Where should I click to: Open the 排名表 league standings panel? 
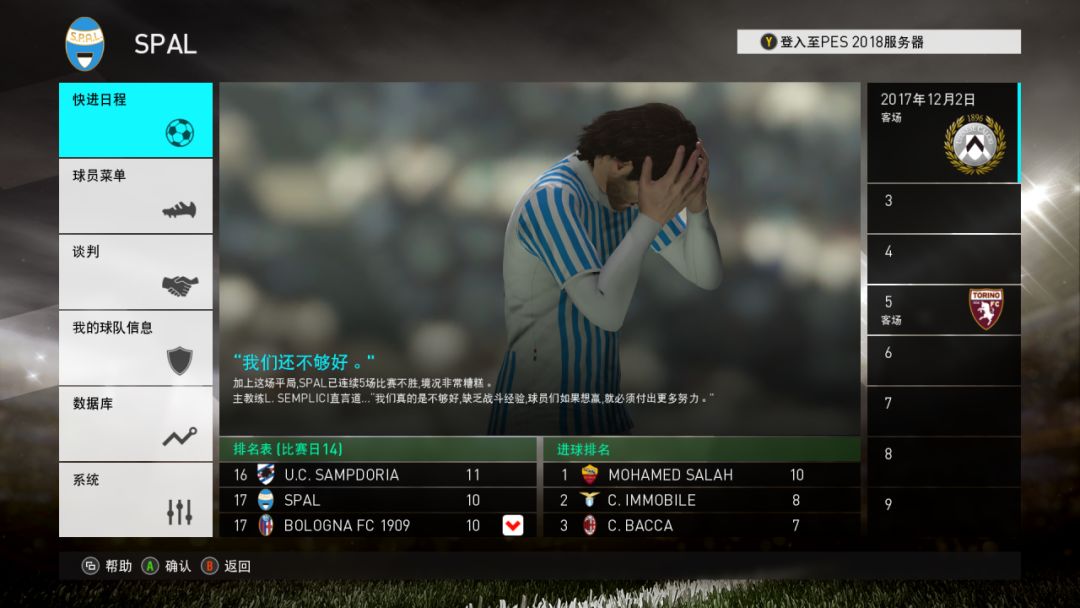[377, 449]
